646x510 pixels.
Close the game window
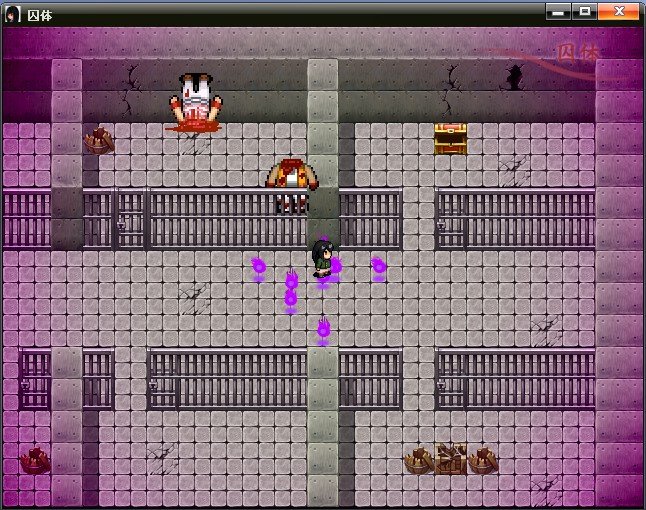[x=620, y=11]
